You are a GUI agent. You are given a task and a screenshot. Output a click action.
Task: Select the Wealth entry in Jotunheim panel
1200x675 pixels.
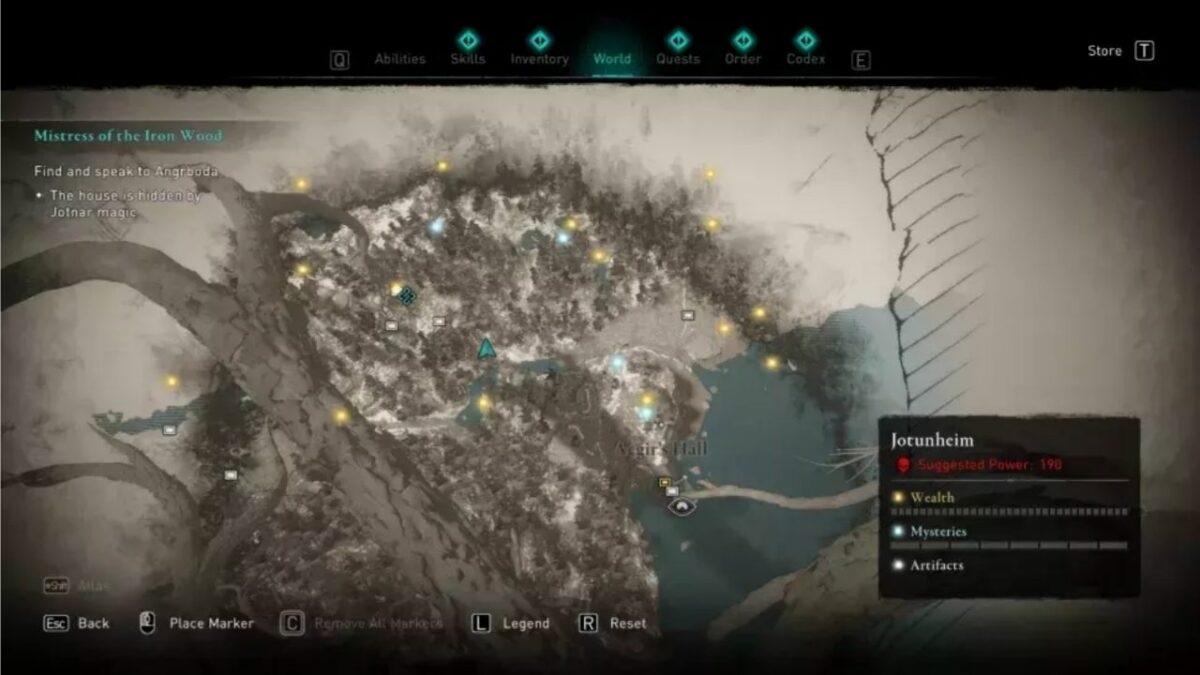[x=932, y=497]
